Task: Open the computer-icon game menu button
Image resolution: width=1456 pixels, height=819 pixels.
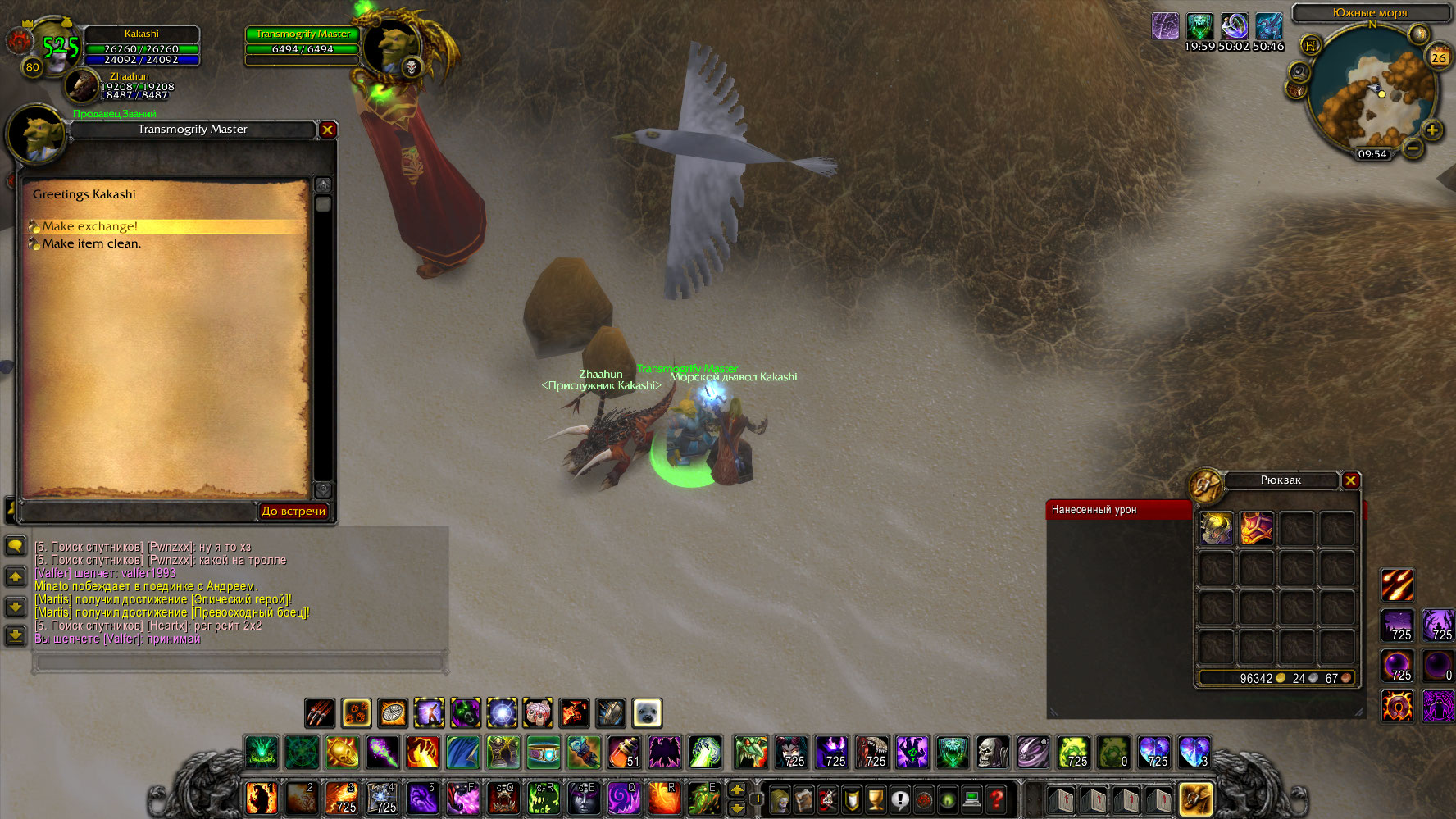Action: point(972,799)
